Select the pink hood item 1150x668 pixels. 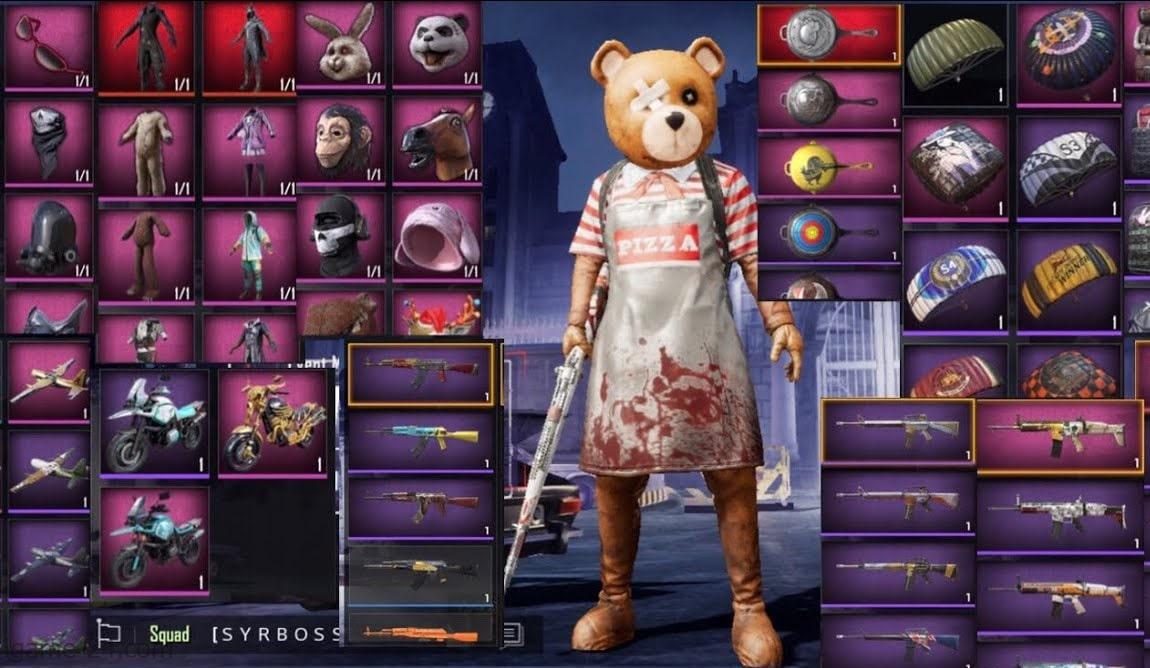[x=437, y=236]
